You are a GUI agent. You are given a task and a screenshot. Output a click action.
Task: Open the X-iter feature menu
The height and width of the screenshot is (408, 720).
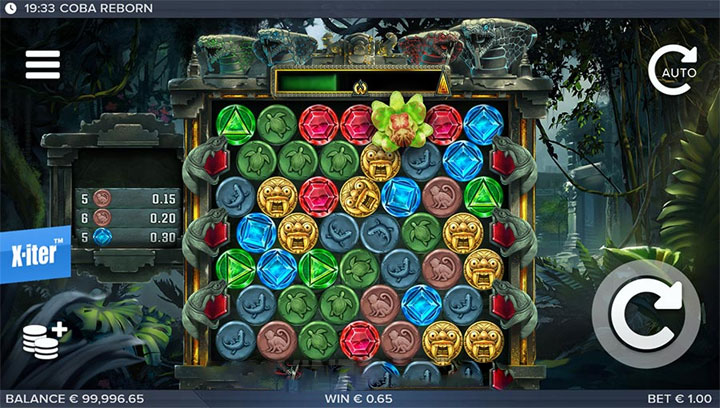(35, 254)
